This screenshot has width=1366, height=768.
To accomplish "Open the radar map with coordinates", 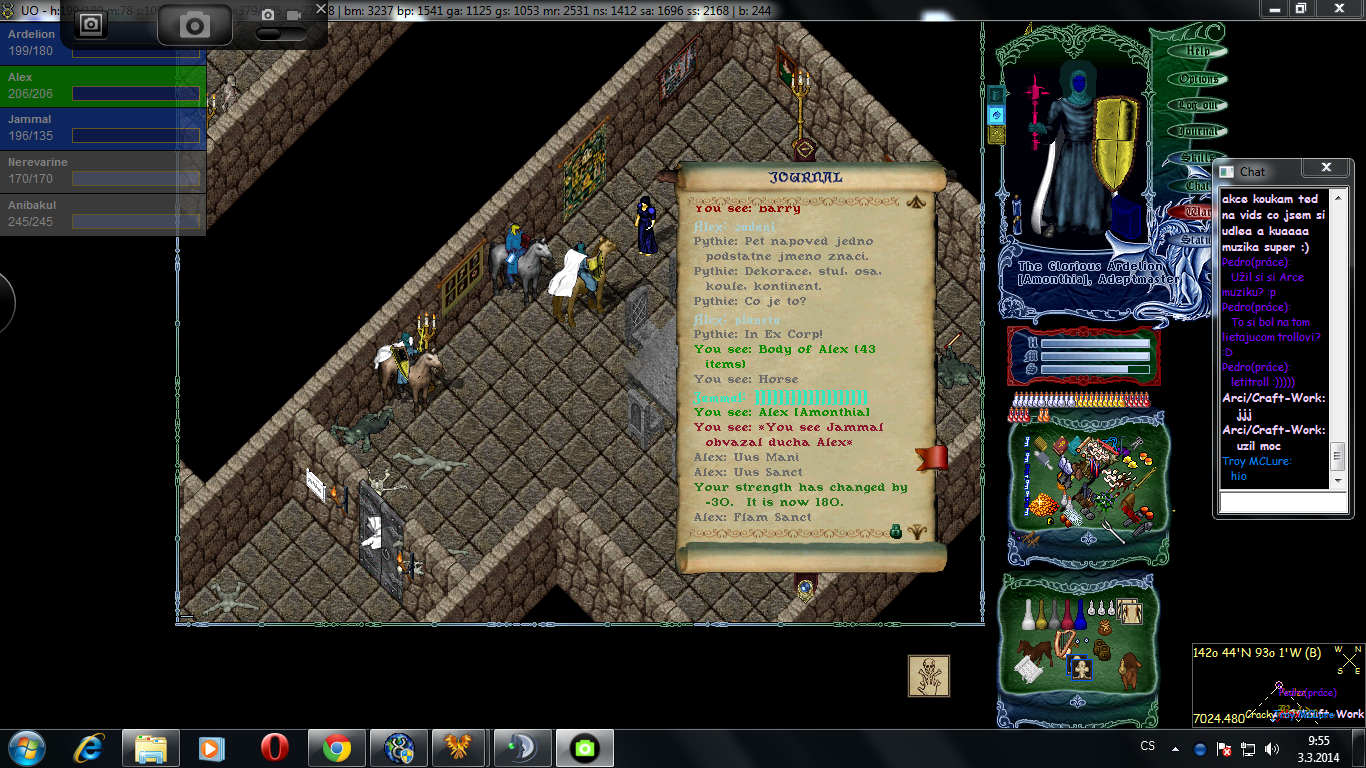I will tap(1277, 685).
